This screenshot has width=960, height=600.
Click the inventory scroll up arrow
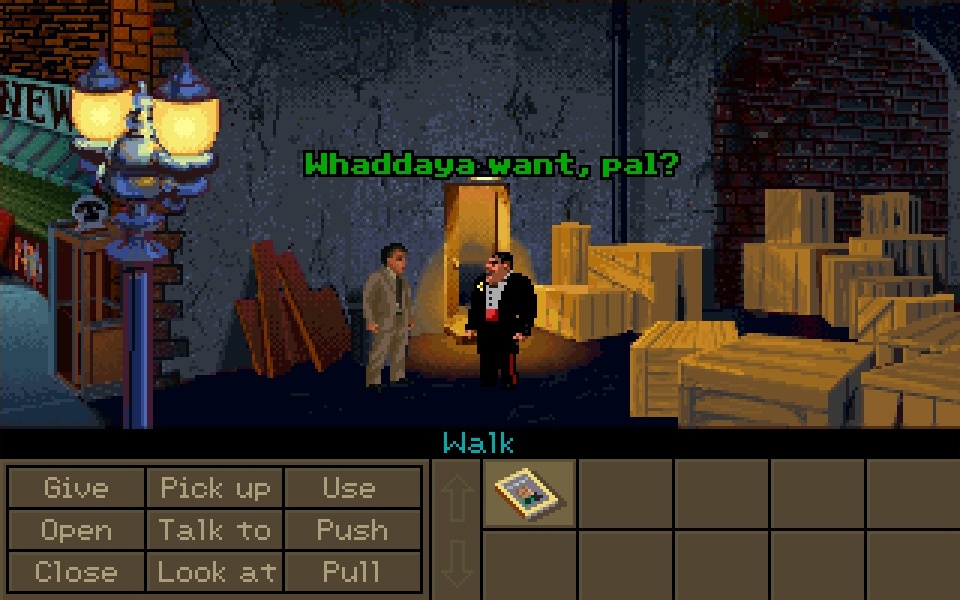pos(457,497)
